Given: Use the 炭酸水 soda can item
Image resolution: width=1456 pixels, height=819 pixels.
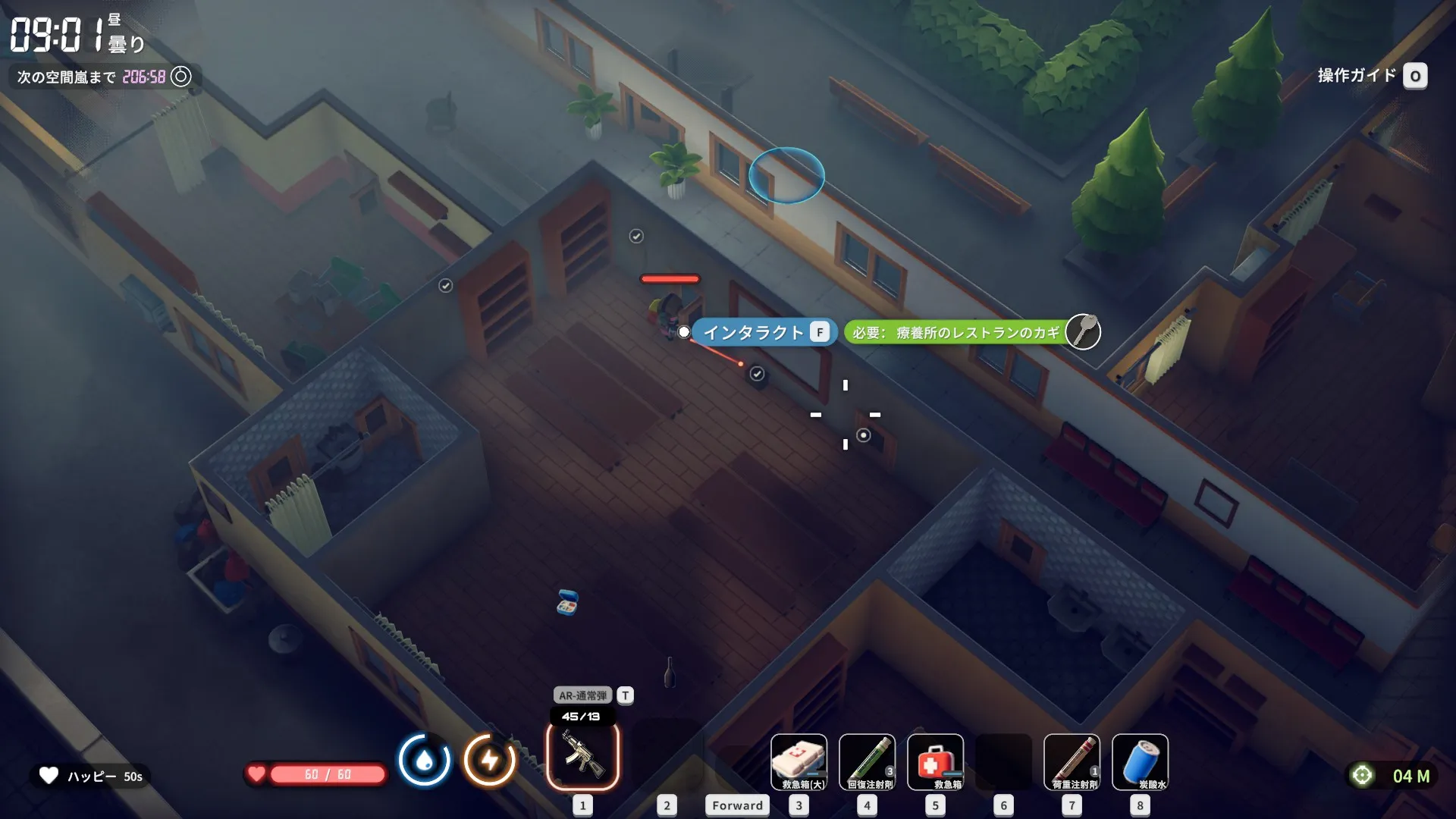Looking at the screenshot, I should click(x=1140, y=761).
